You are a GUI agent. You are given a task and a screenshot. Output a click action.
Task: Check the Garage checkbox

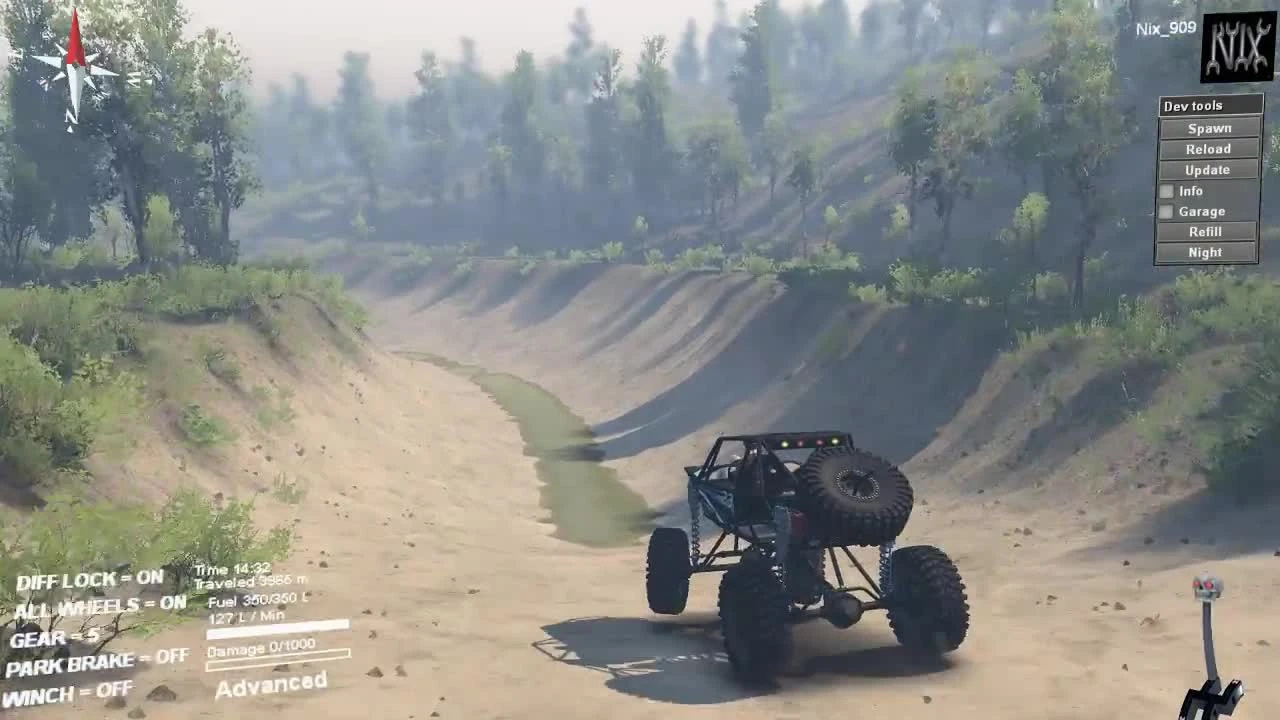(x=1166, y=211)
